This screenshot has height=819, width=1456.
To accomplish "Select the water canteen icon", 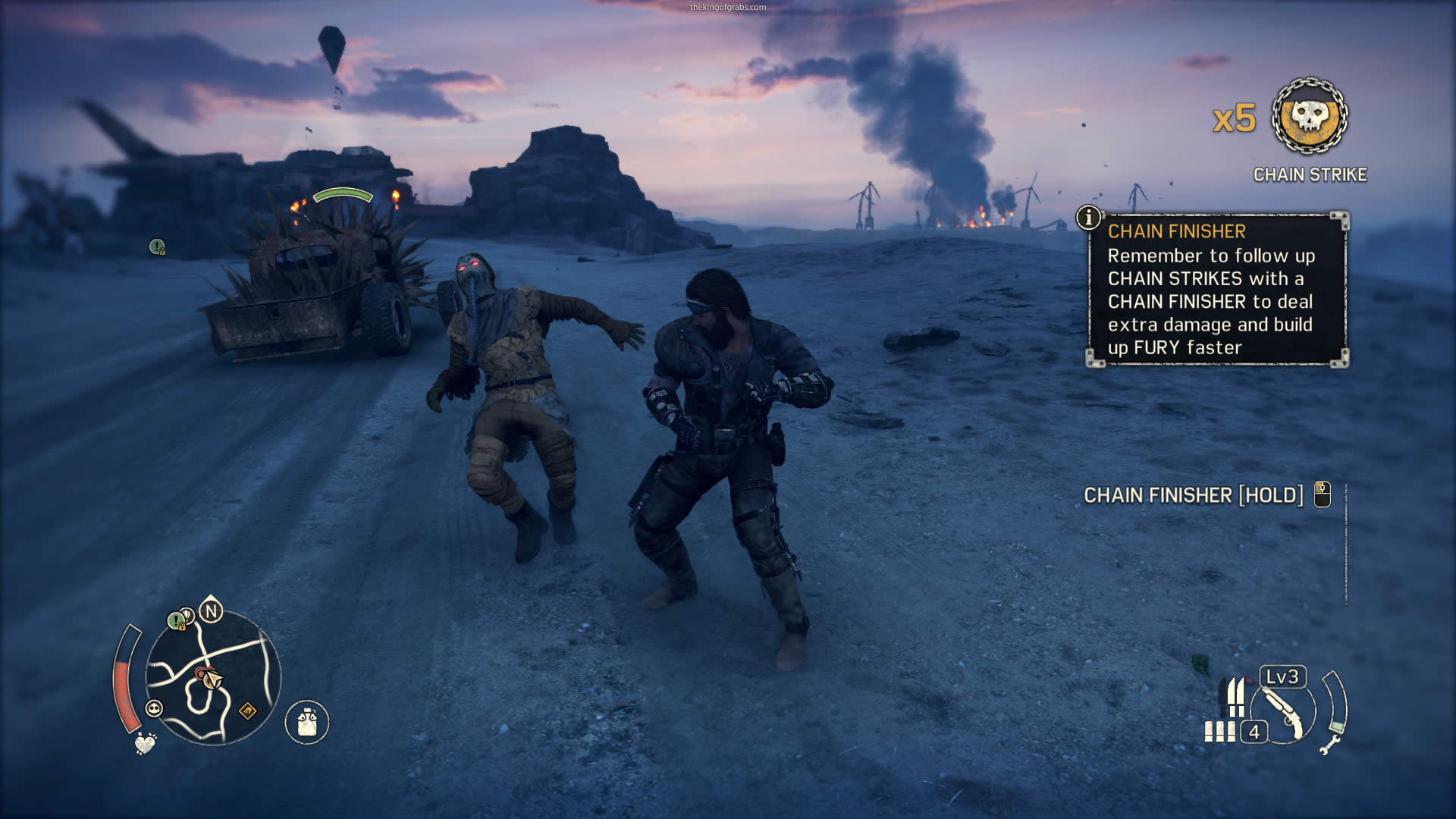I will tap(307, 721).
